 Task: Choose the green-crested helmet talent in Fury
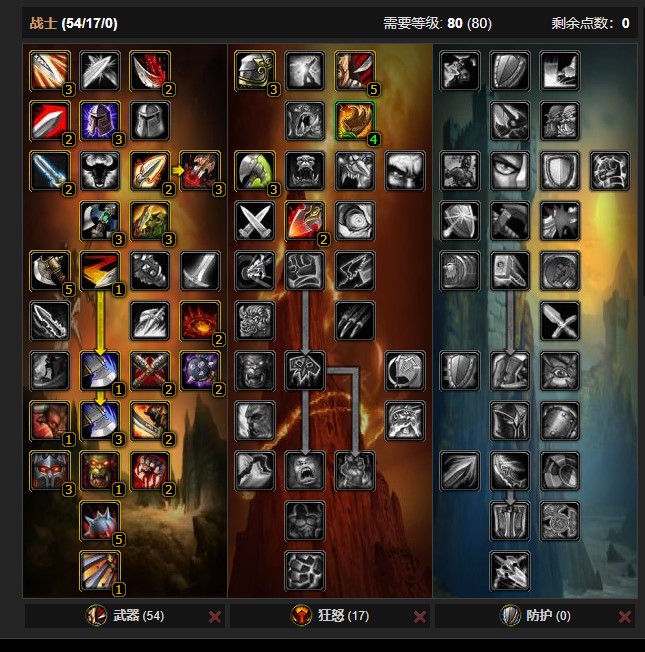(255, 170)
